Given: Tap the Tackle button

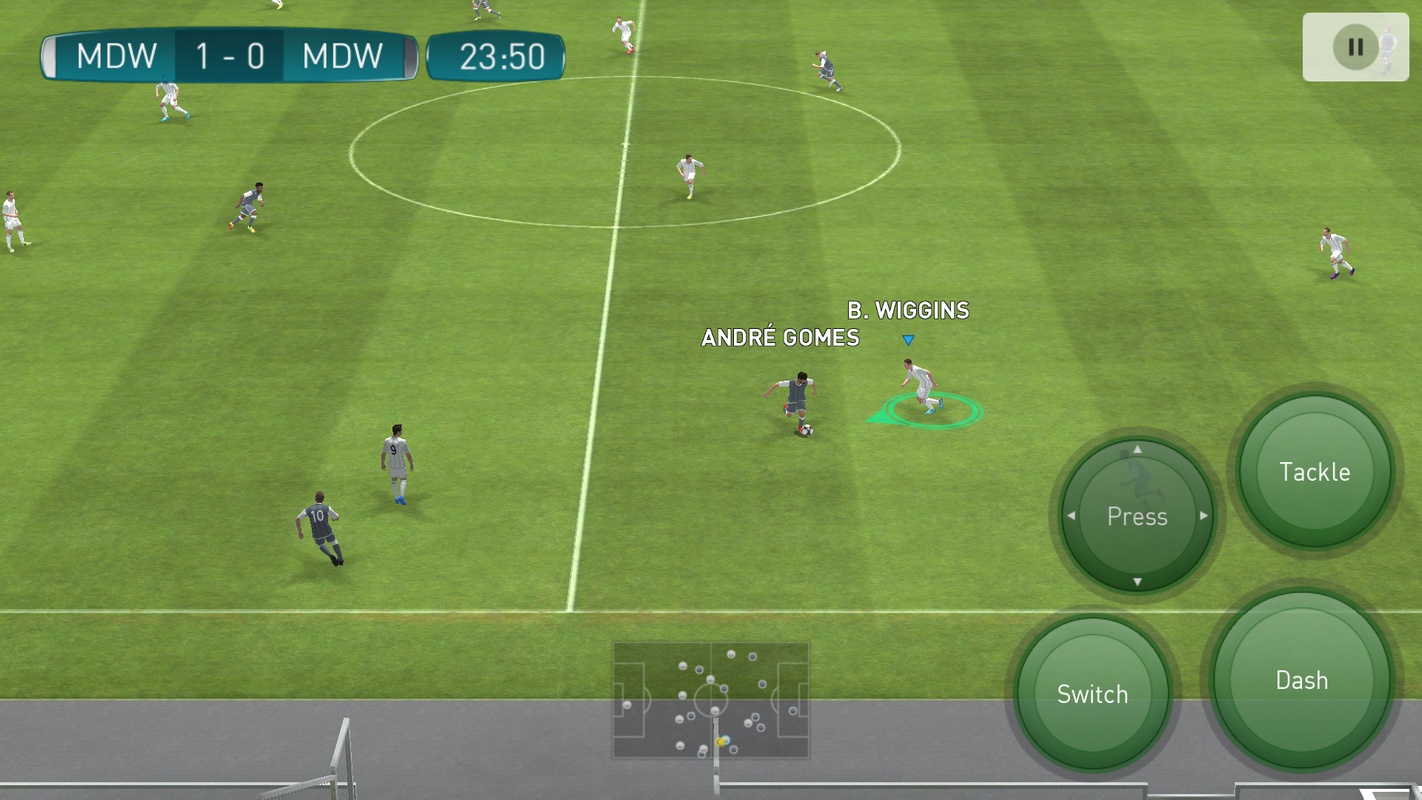Looking at the screenshot, I should tap(1314, 472).
